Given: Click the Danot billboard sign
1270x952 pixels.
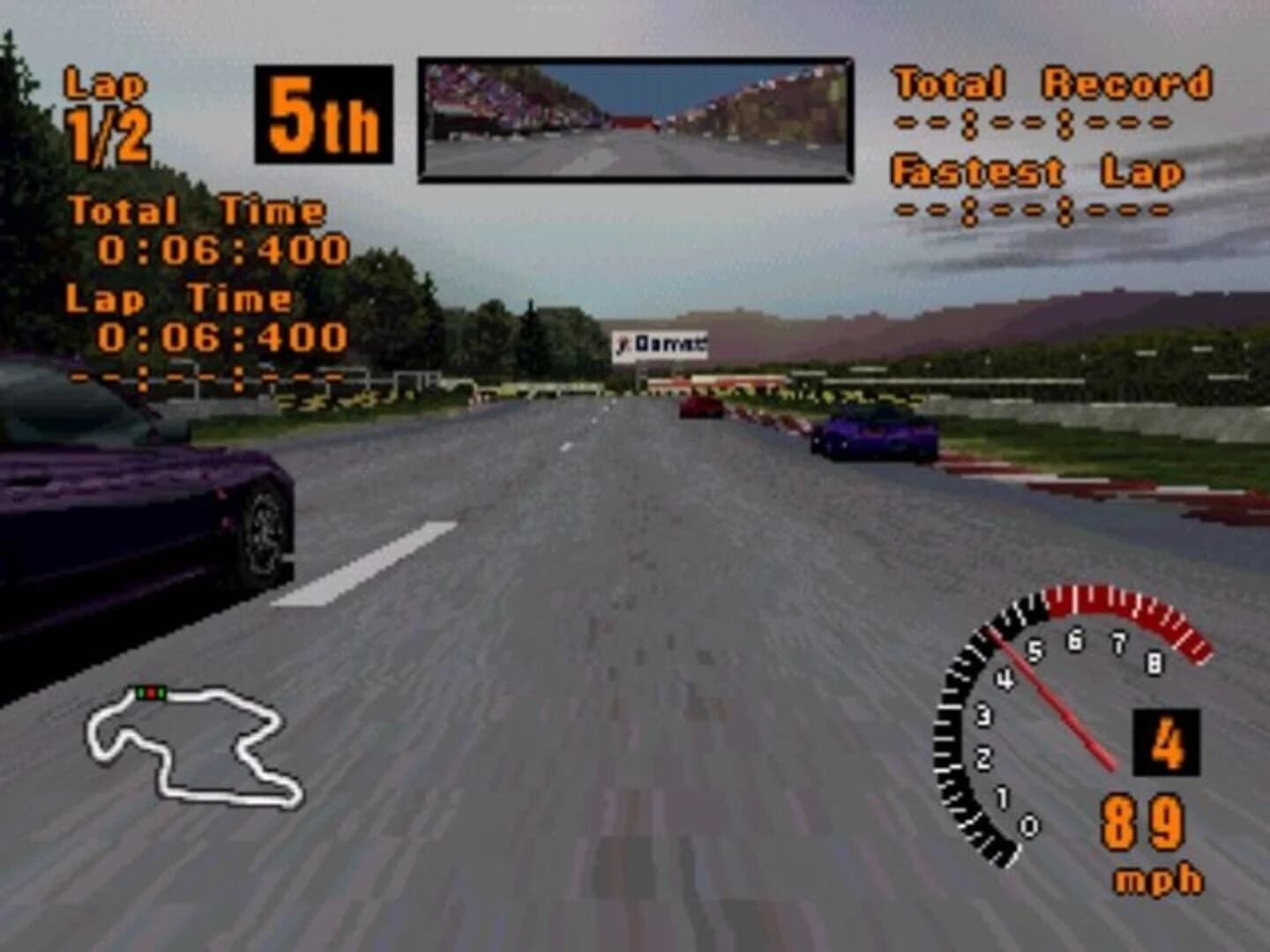Looking at the screenshot, I should click(661, 343).
